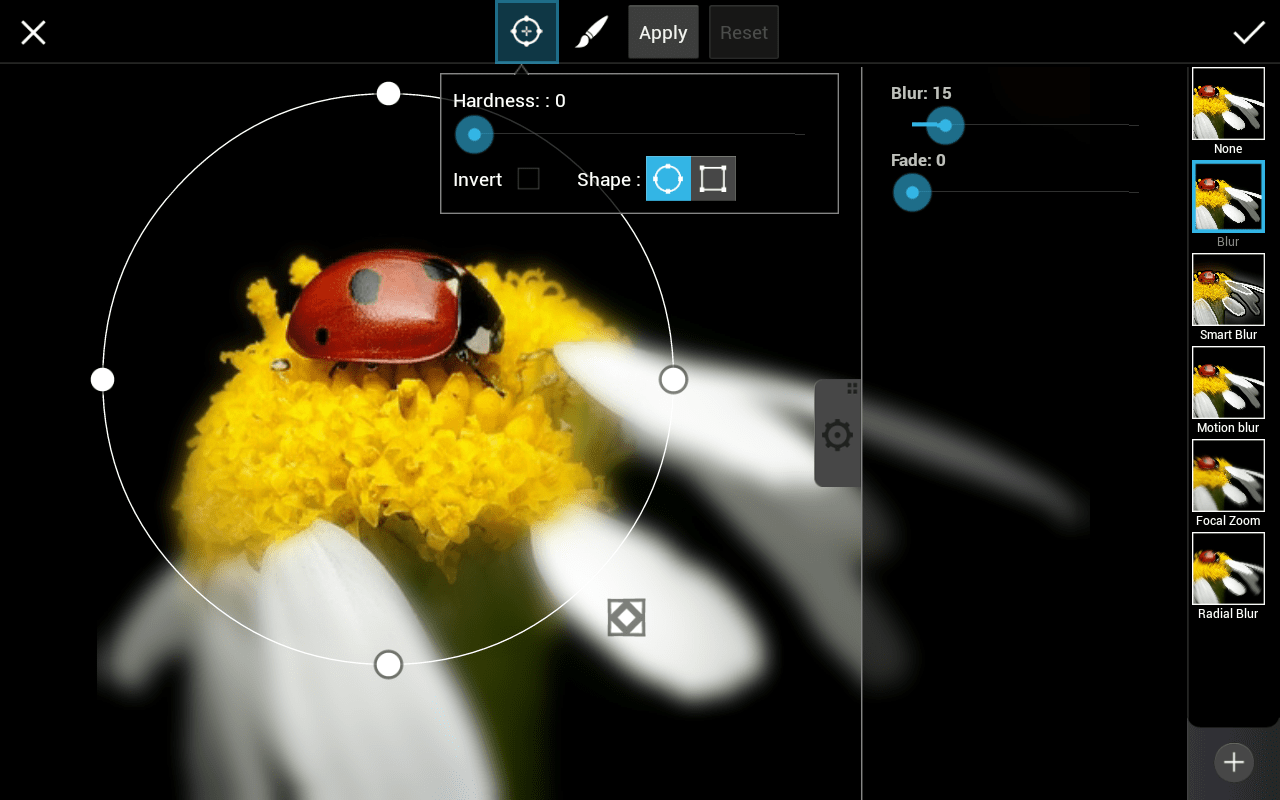Viewport: 1280px width, 800px height.
Task: Open the settings gear on the side panel
Action: [x=837, y=434]
